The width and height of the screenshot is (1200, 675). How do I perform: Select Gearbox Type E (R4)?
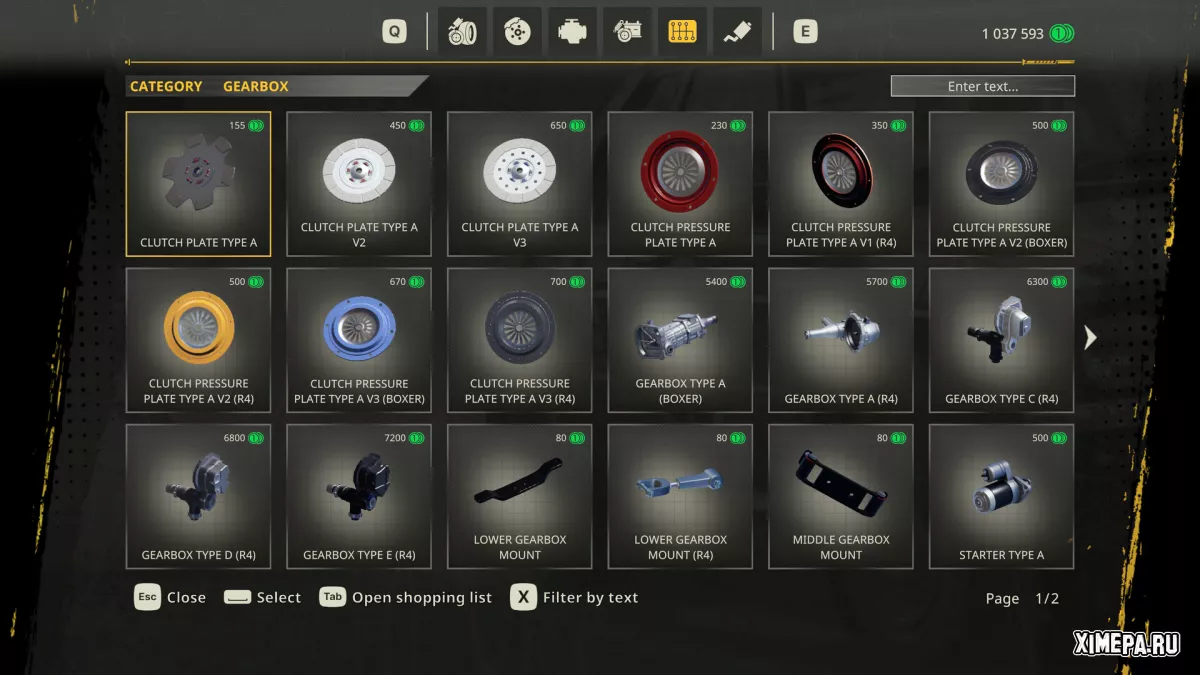(x=359, y=496)
